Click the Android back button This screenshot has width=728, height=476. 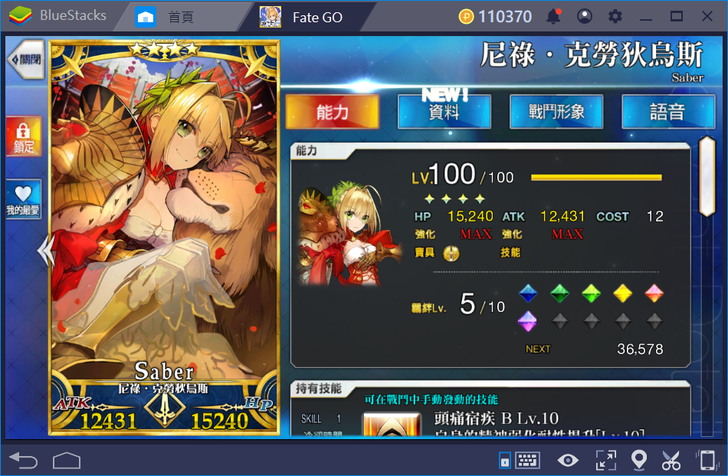pos(22,460)
